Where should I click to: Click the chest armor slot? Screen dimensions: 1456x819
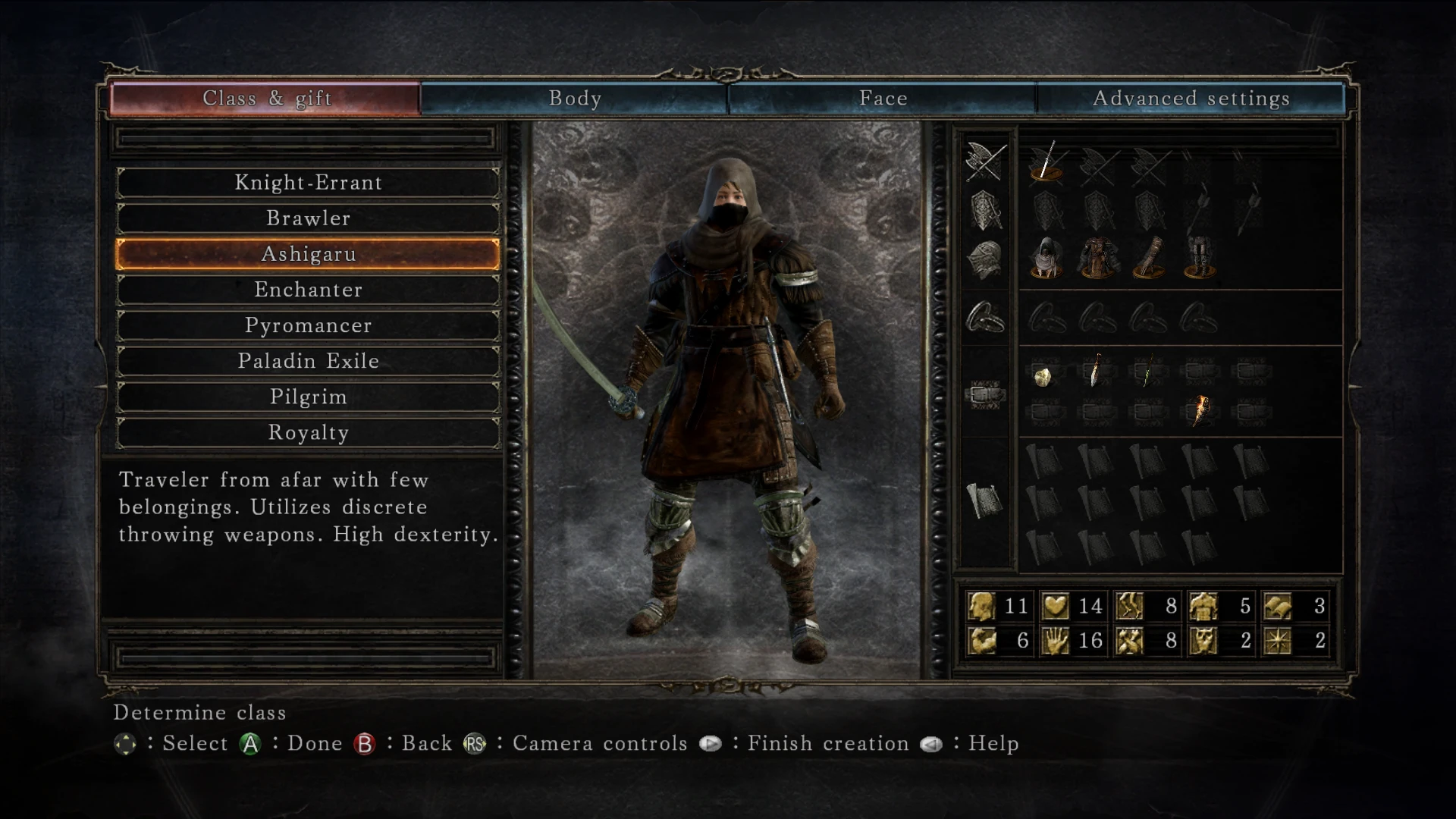(x=1097, y=257)
